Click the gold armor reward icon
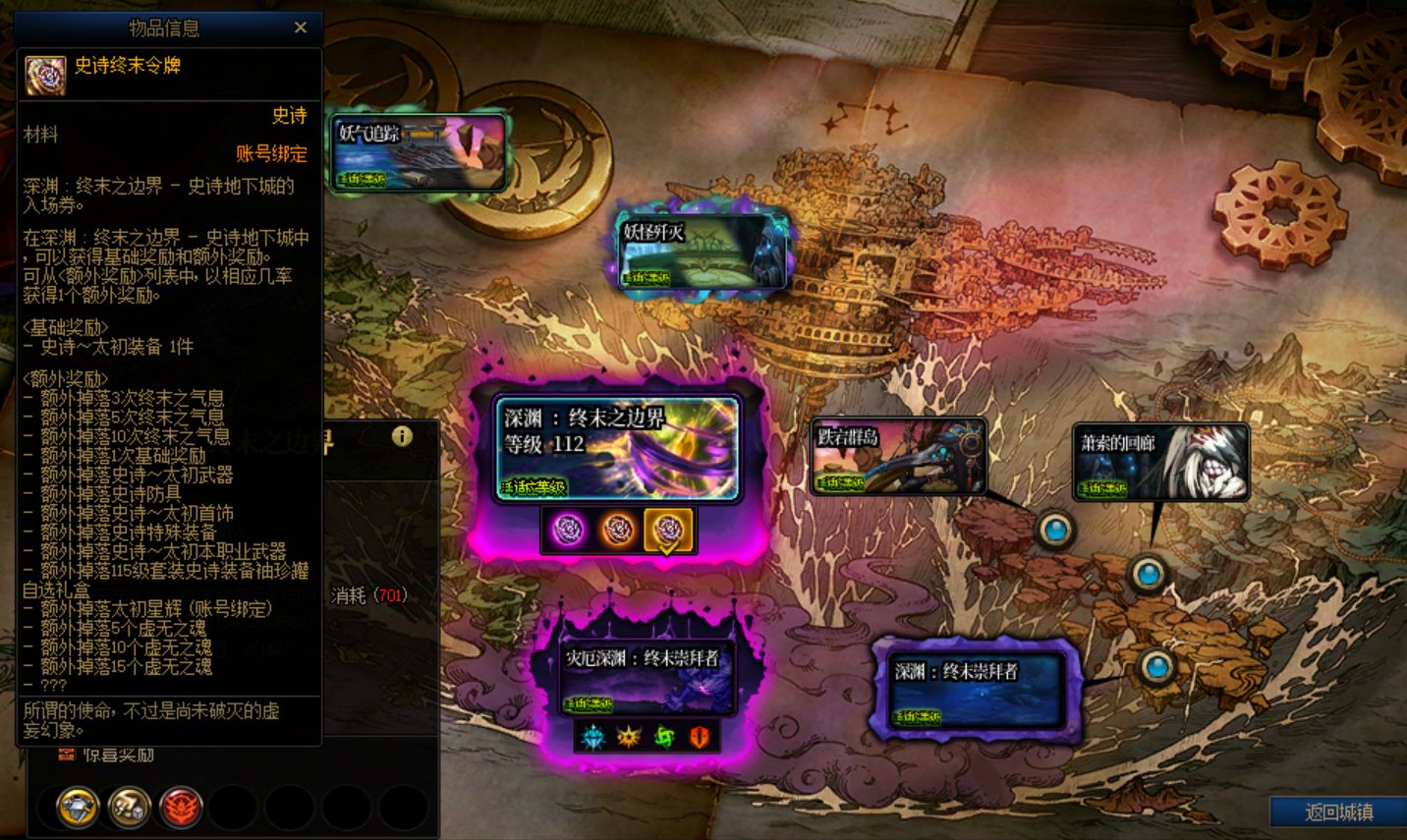Screen dimensions: 1407x840 (x=77, y=808)
